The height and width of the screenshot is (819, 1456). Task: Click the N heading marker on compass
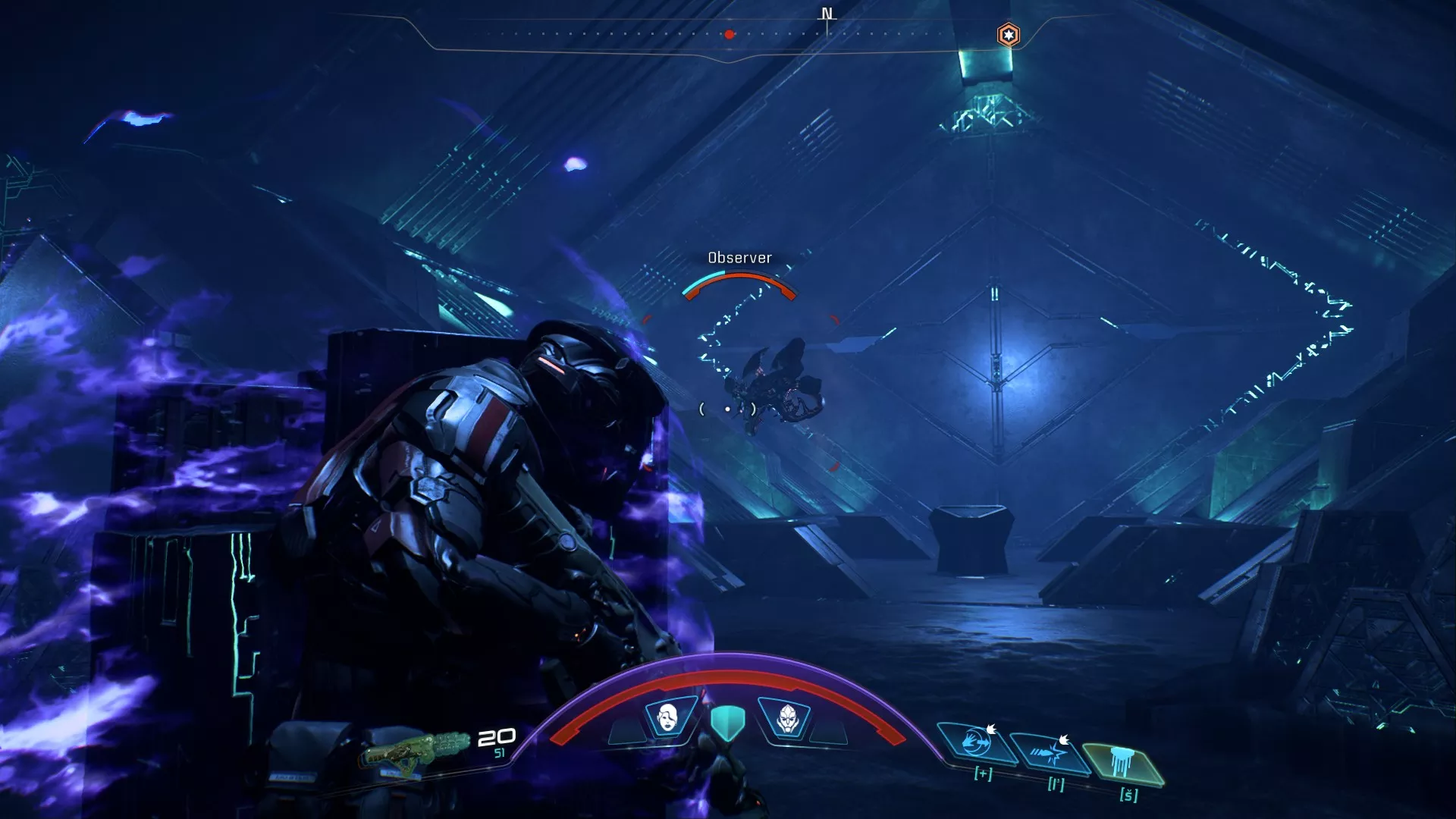coord(826,14)
